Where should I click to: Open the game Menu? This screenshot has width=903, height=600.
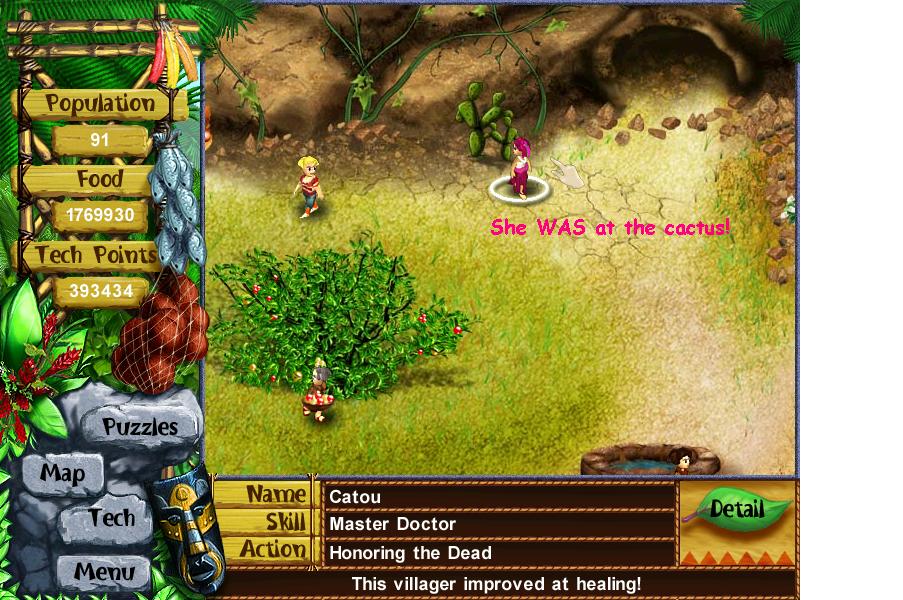tap(104, 573)
